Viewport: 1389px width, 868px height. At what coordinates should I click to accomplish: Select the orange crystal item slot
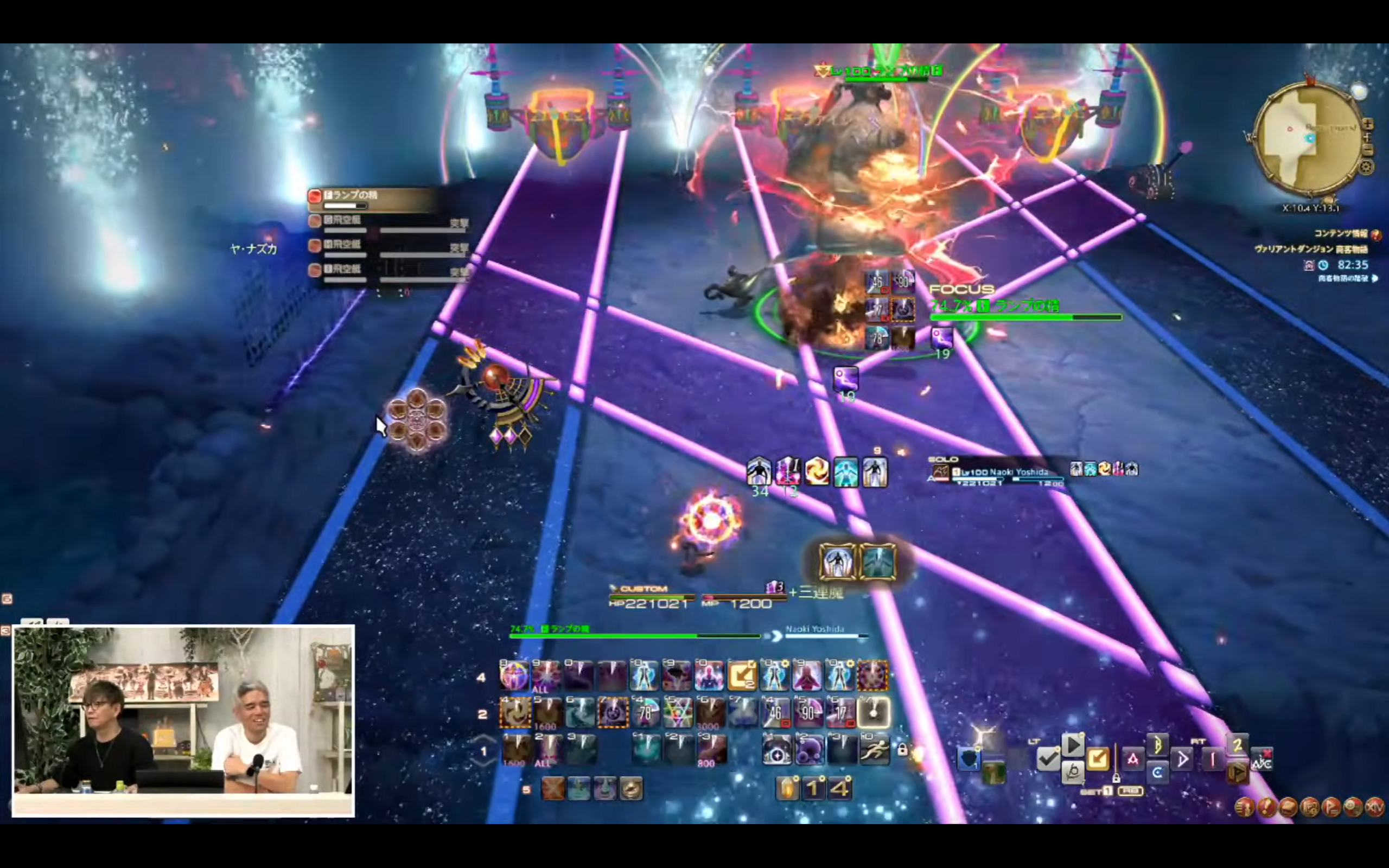point(787,789)
